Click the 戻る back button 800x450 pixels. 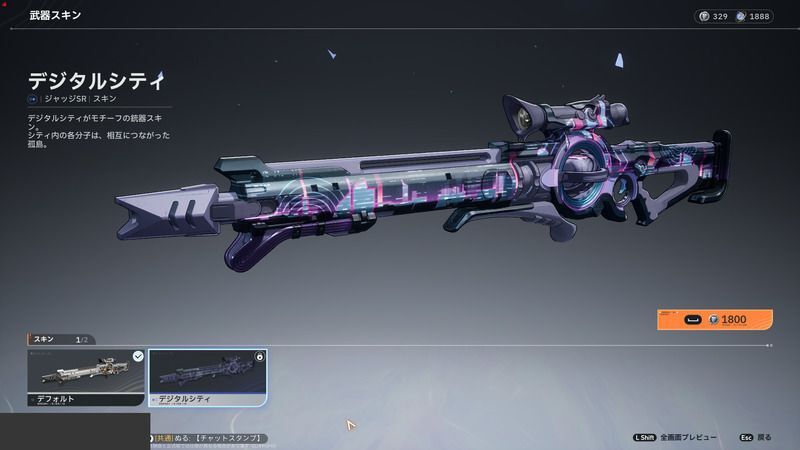tap(755, 437)
